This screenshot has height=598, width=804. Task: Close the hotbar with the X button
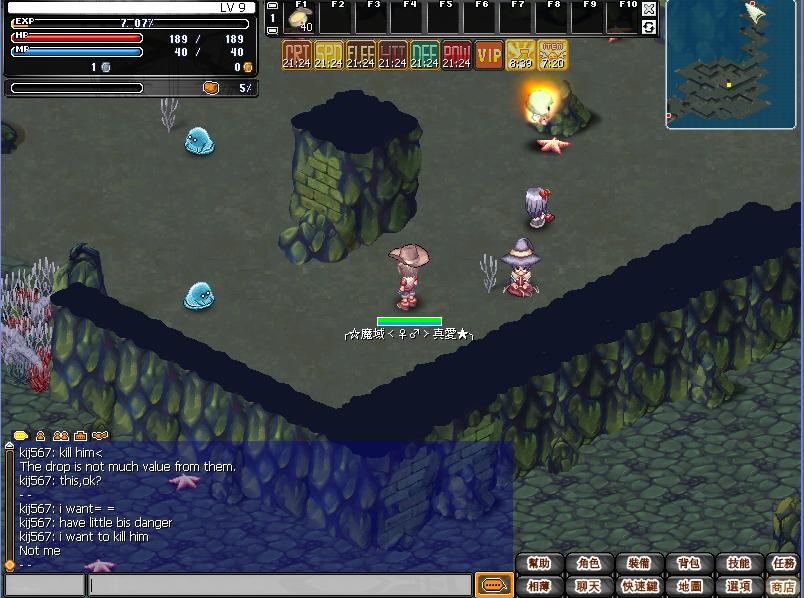[649, 9]
